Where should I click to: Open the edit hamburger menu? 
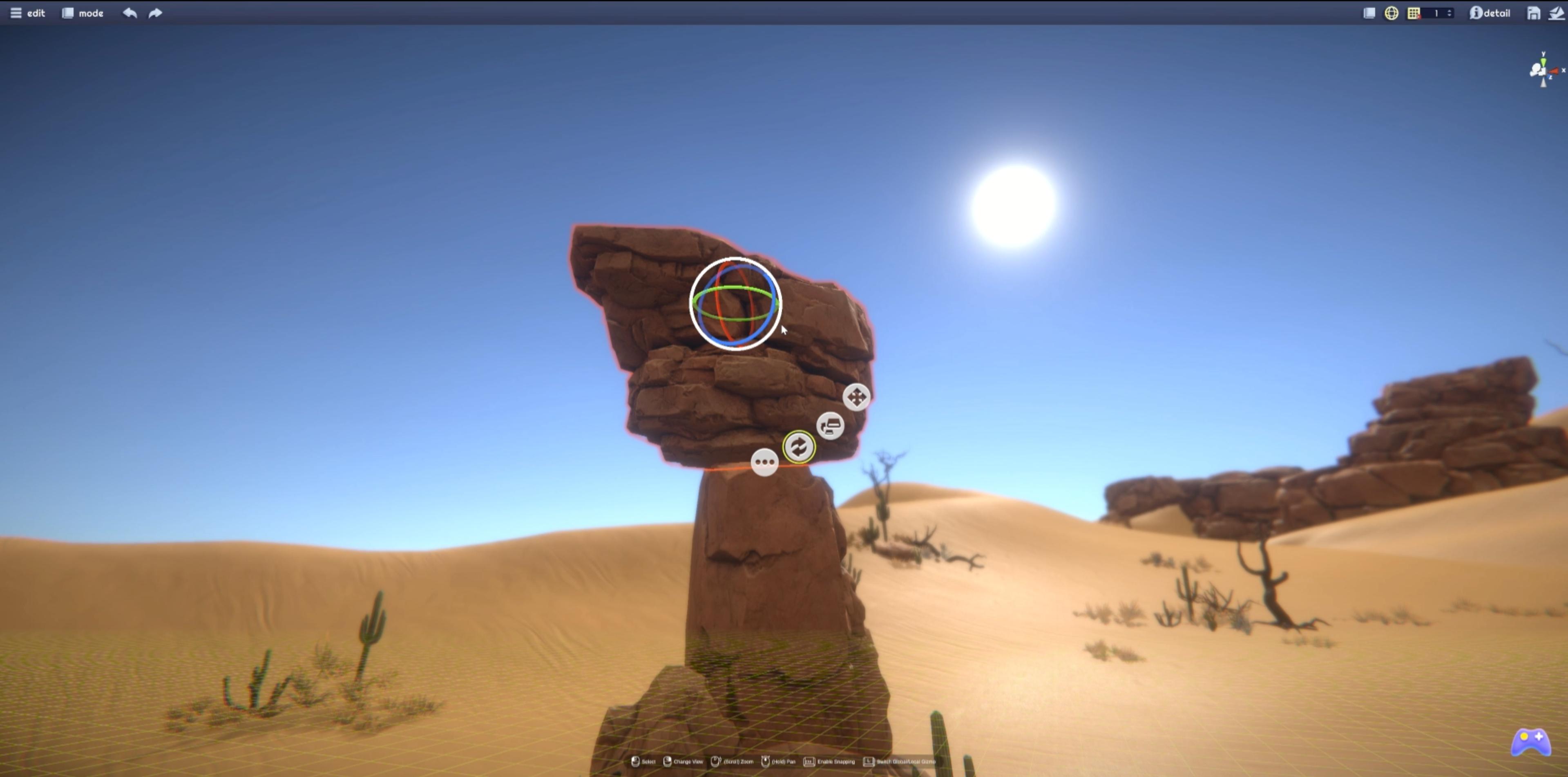[27, 13]
